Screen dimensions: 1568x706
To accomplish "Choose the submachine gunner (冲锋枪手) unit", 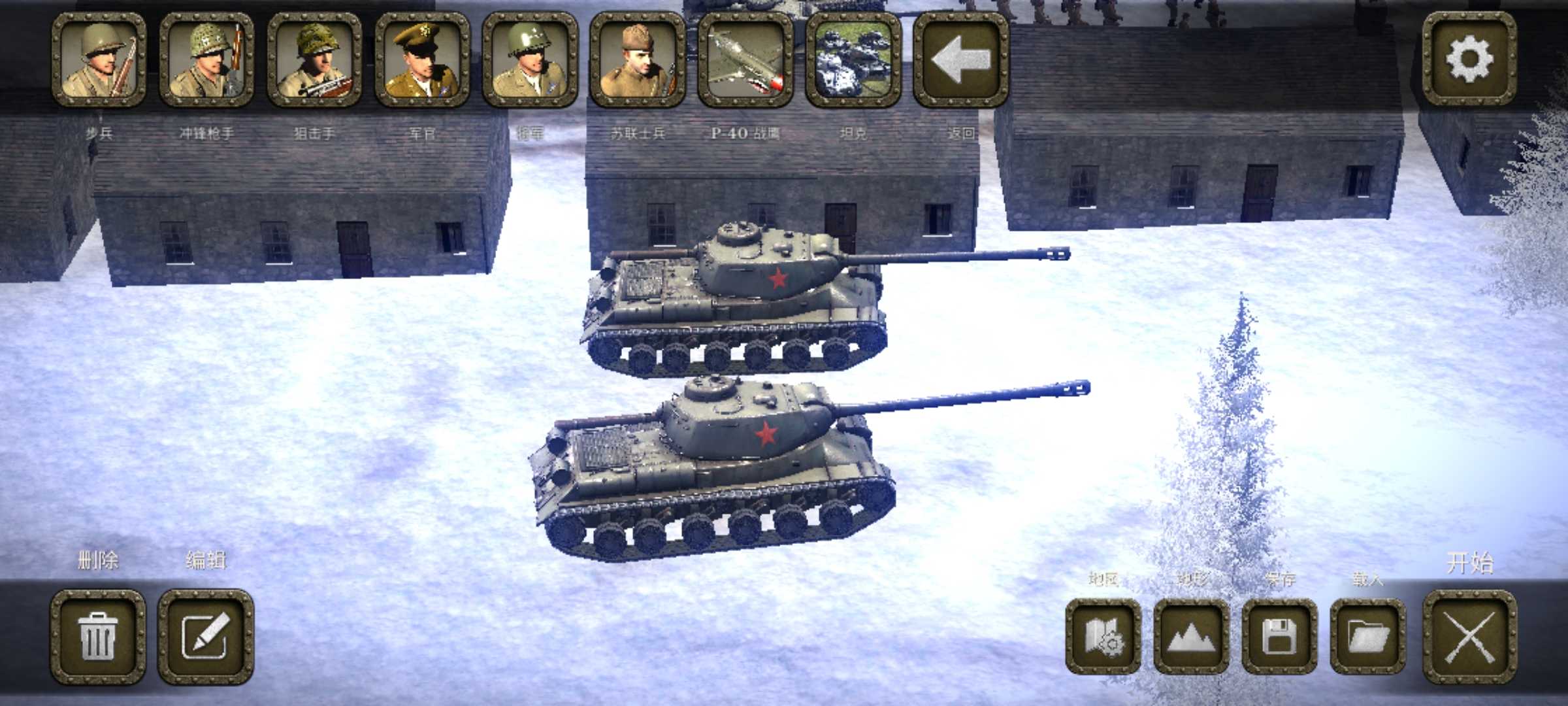I will click(206, 59).
